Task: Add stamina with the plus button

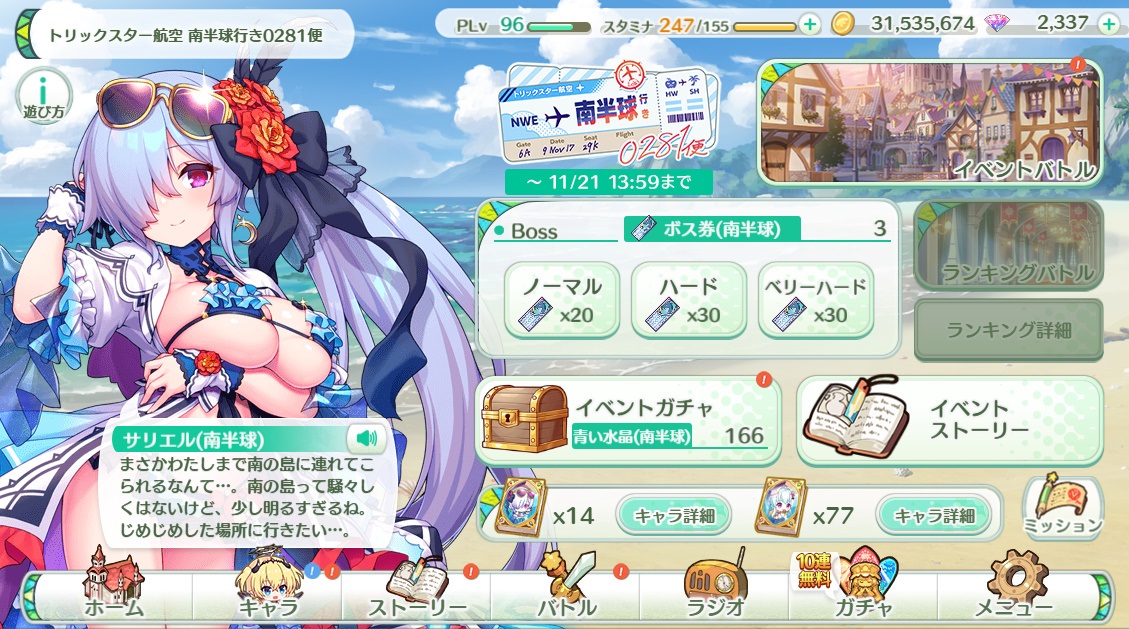Action: [809, 23]
